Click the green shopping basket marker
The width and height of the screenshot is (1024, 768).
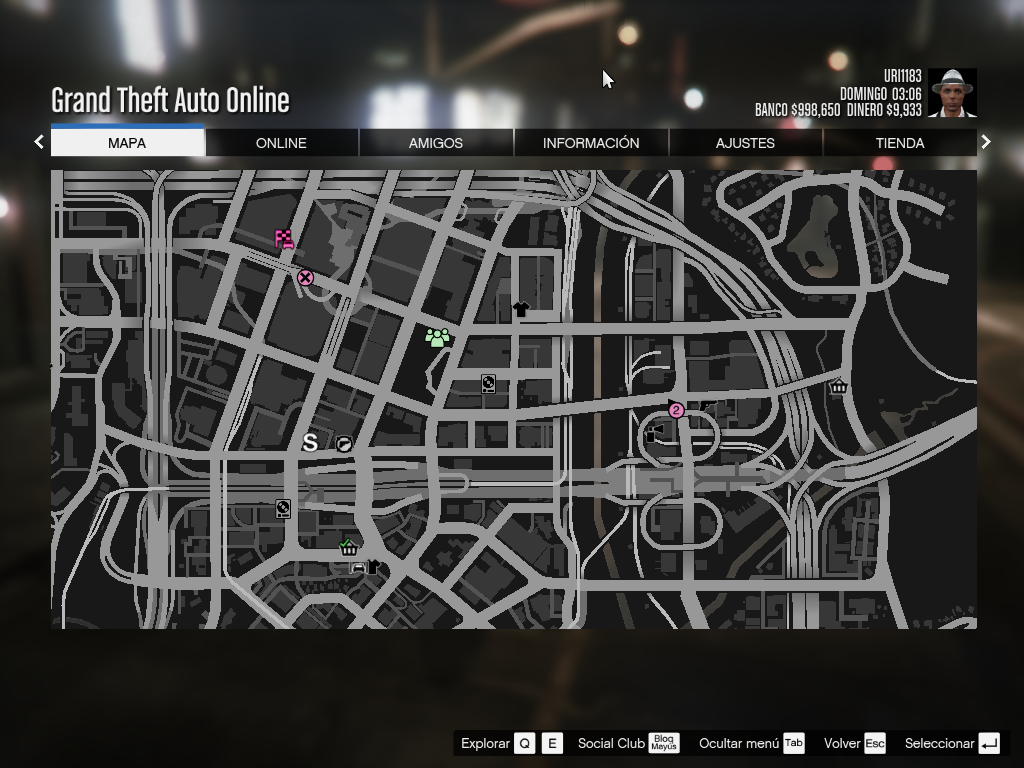(349, 547)
